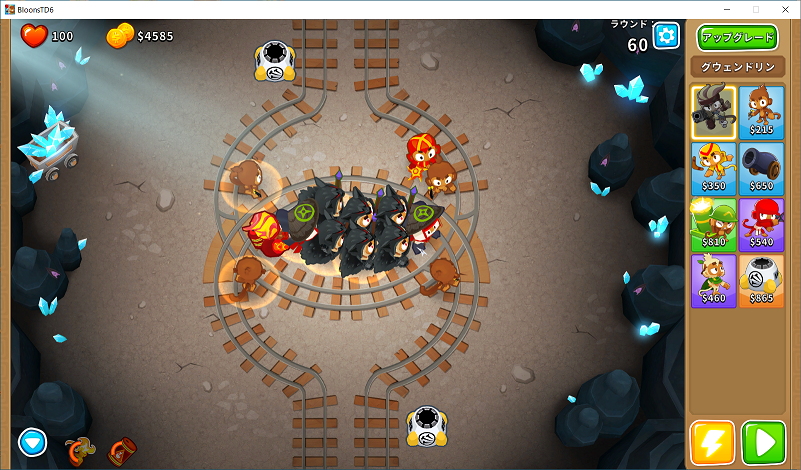Select the $650 Bomb Shooter cannon

tap(762, 166)
